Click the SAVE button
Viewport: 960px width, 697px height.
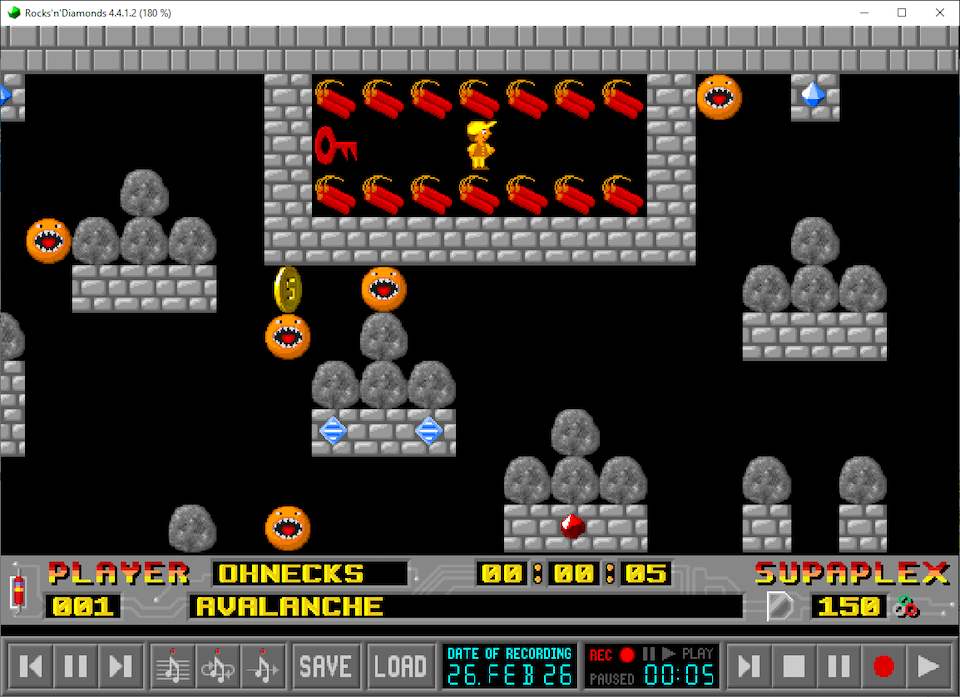pyautogui.click(x=326, y=665)
